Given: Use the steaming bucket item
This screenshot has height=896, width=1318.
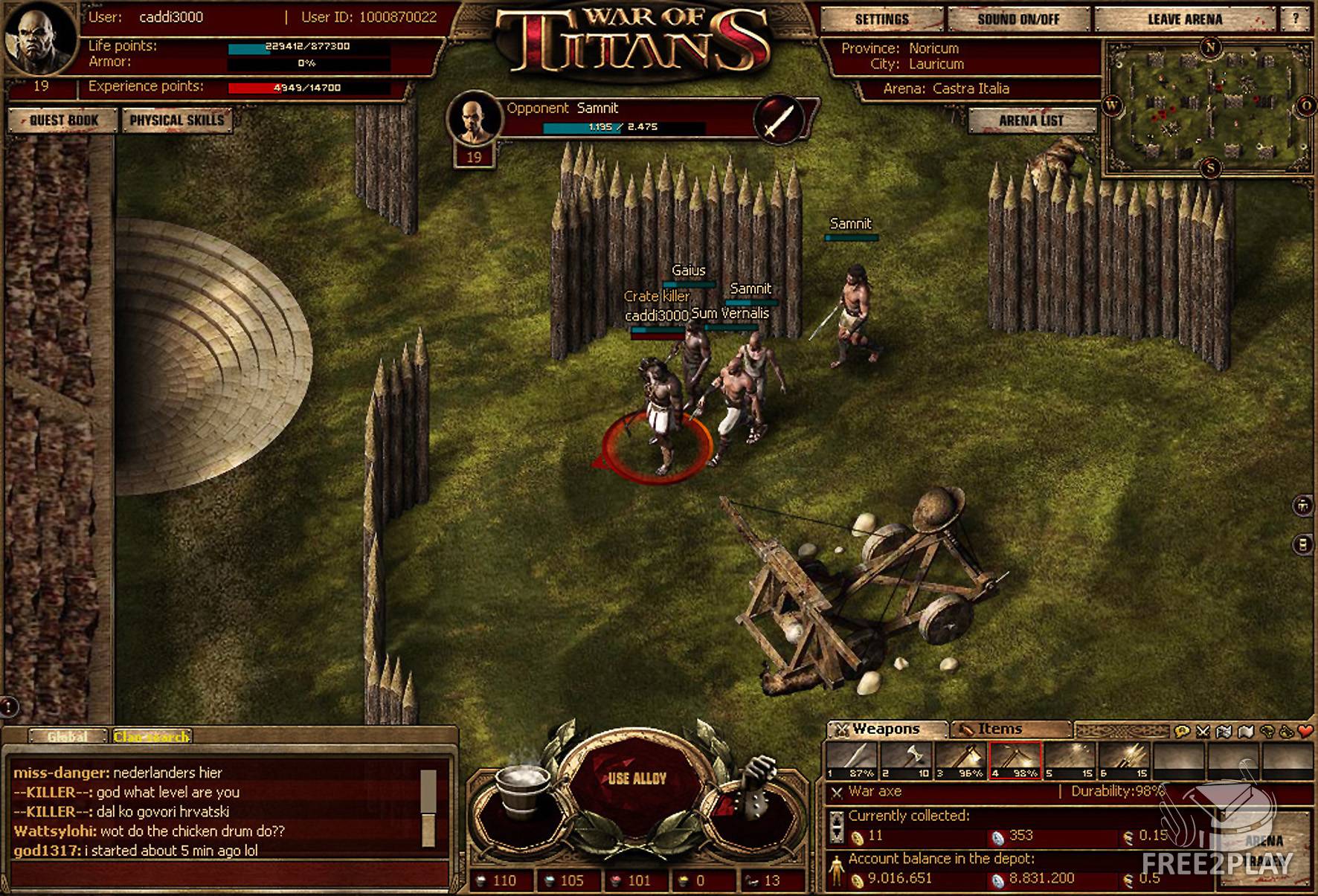Looking at the screenshot, I should [522, 788].
